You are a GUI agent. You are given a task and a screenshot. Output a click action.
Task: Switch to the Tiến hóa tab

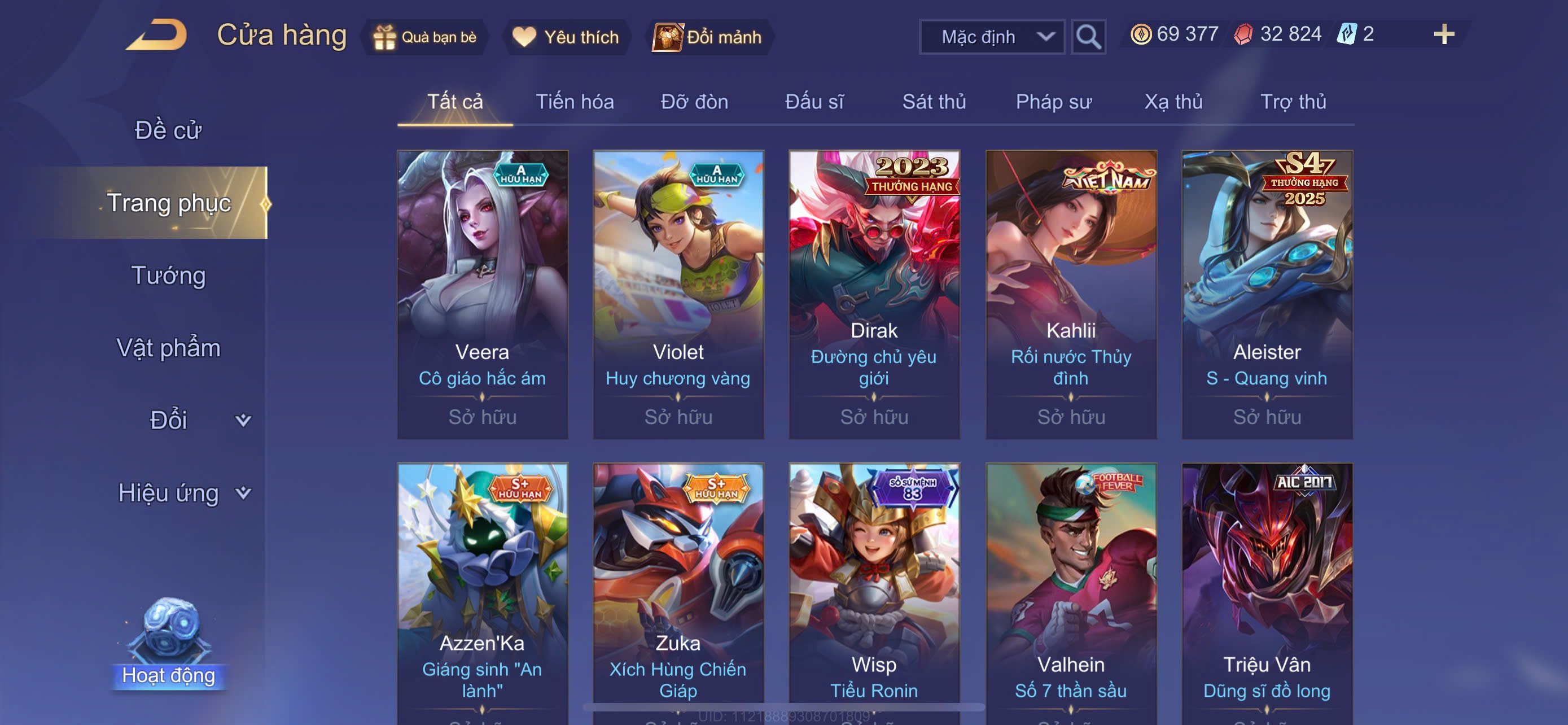pyautogui.click(x=574, y=102)
